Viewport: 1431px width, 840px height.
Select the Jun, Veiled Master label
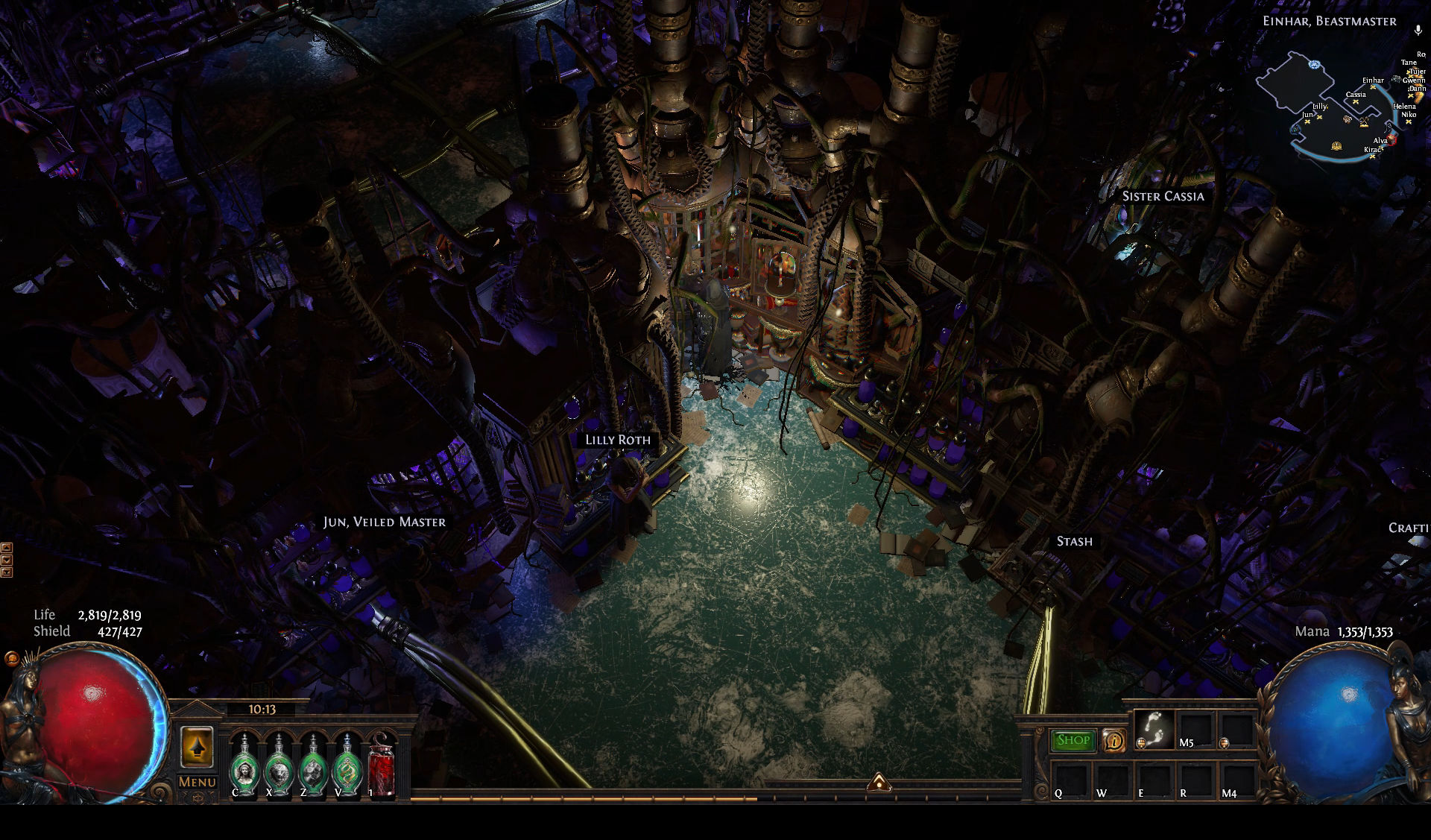tap(385, 522)
